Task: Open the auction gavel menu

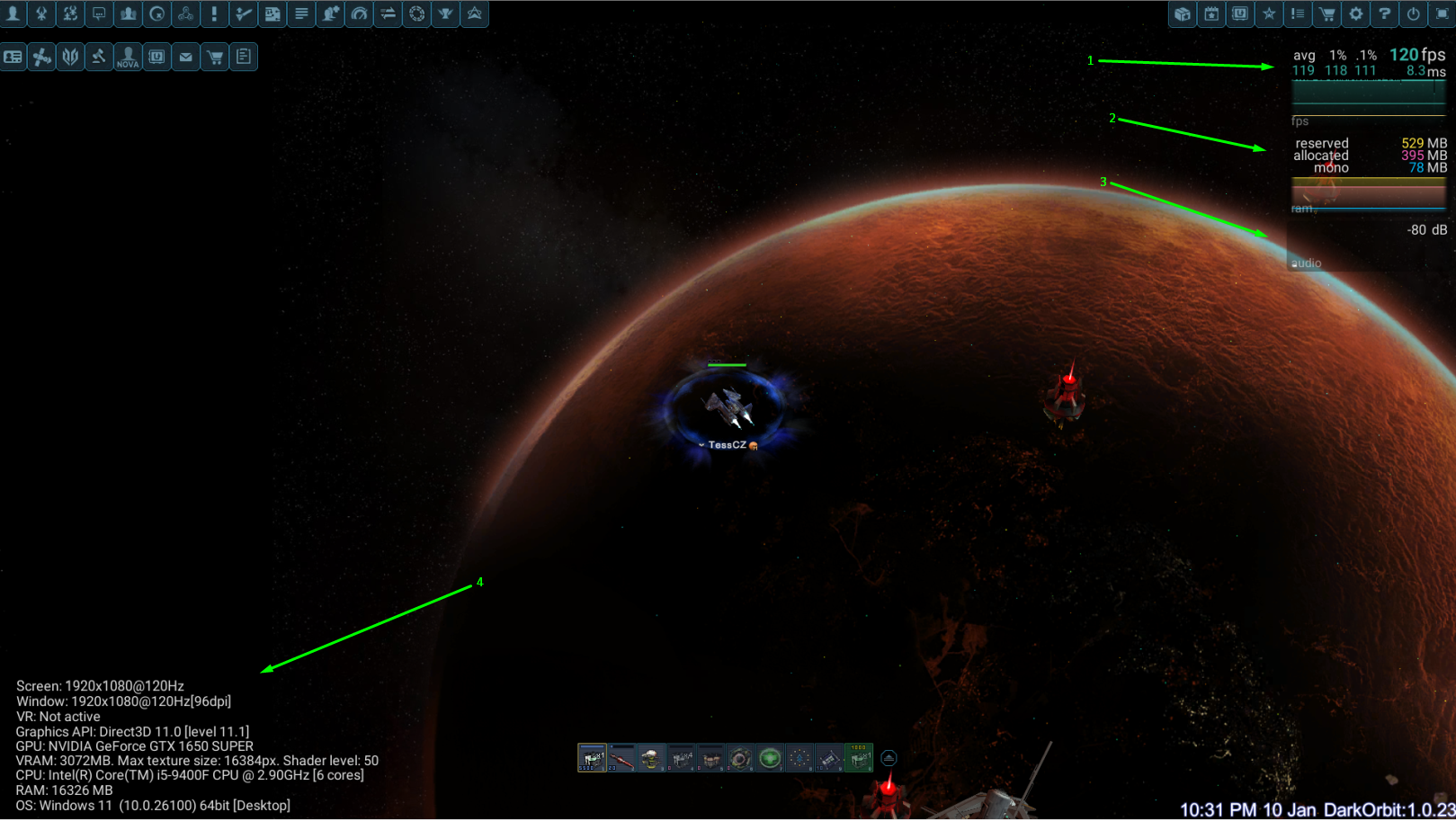Action: pyautogui.click(x=99, y=57)
